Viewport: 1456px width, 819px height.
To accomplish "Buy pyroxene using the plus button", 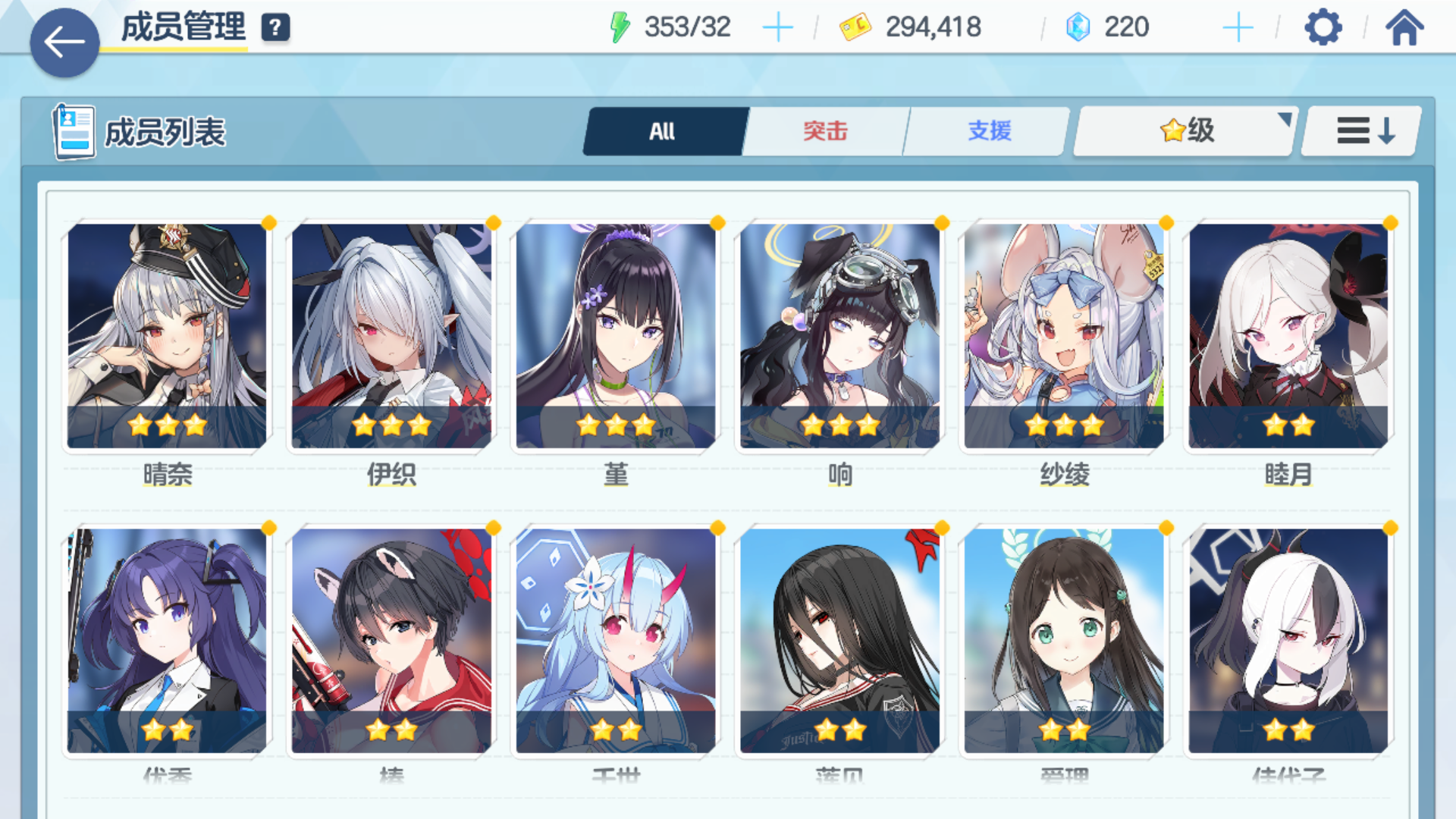I will click(x=1238, y=27).
